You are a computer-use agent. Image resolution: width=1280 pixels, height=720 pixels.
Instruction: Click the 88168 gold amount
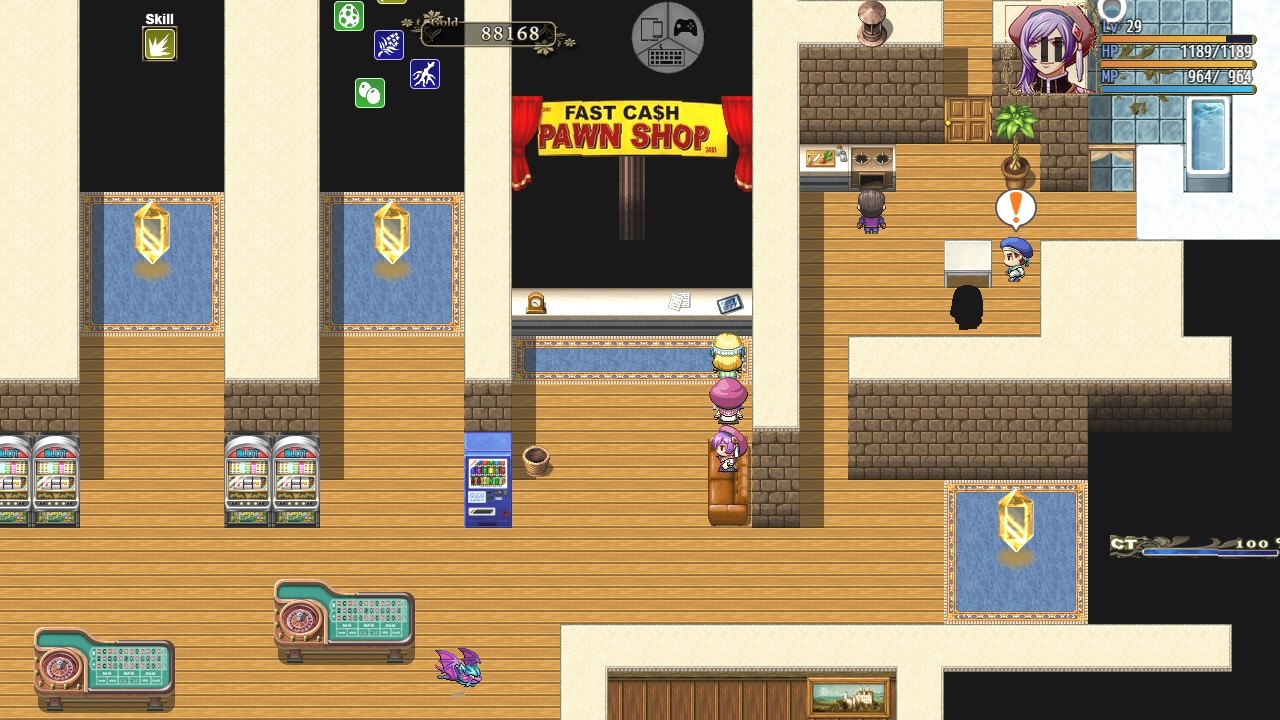pos(510,33)
